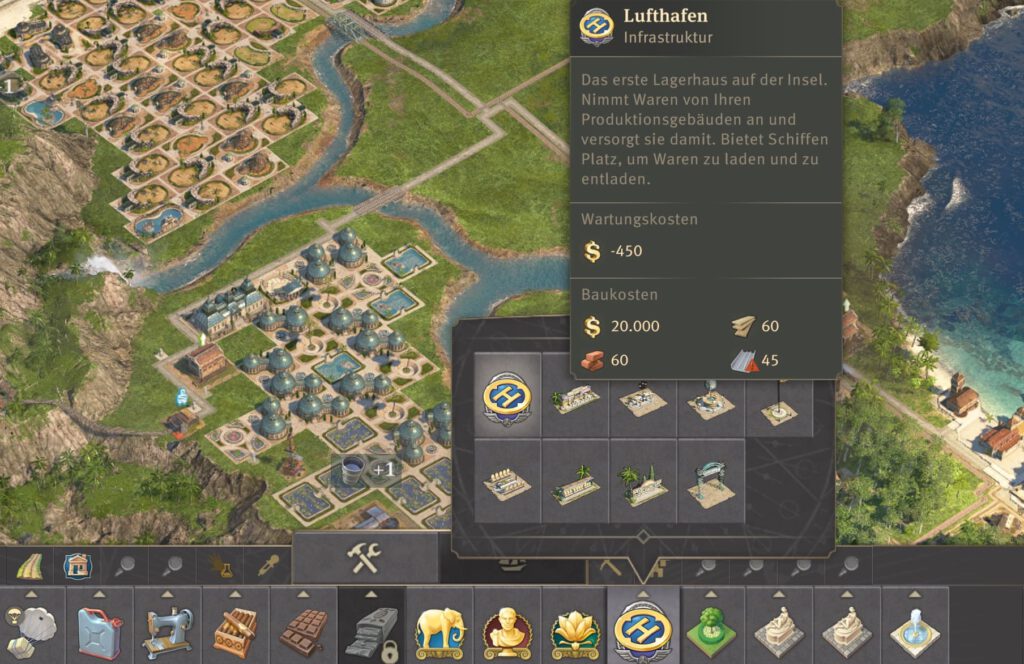Open the hammer and wrench build tab

pyautogui.click(x=364, y=559)
